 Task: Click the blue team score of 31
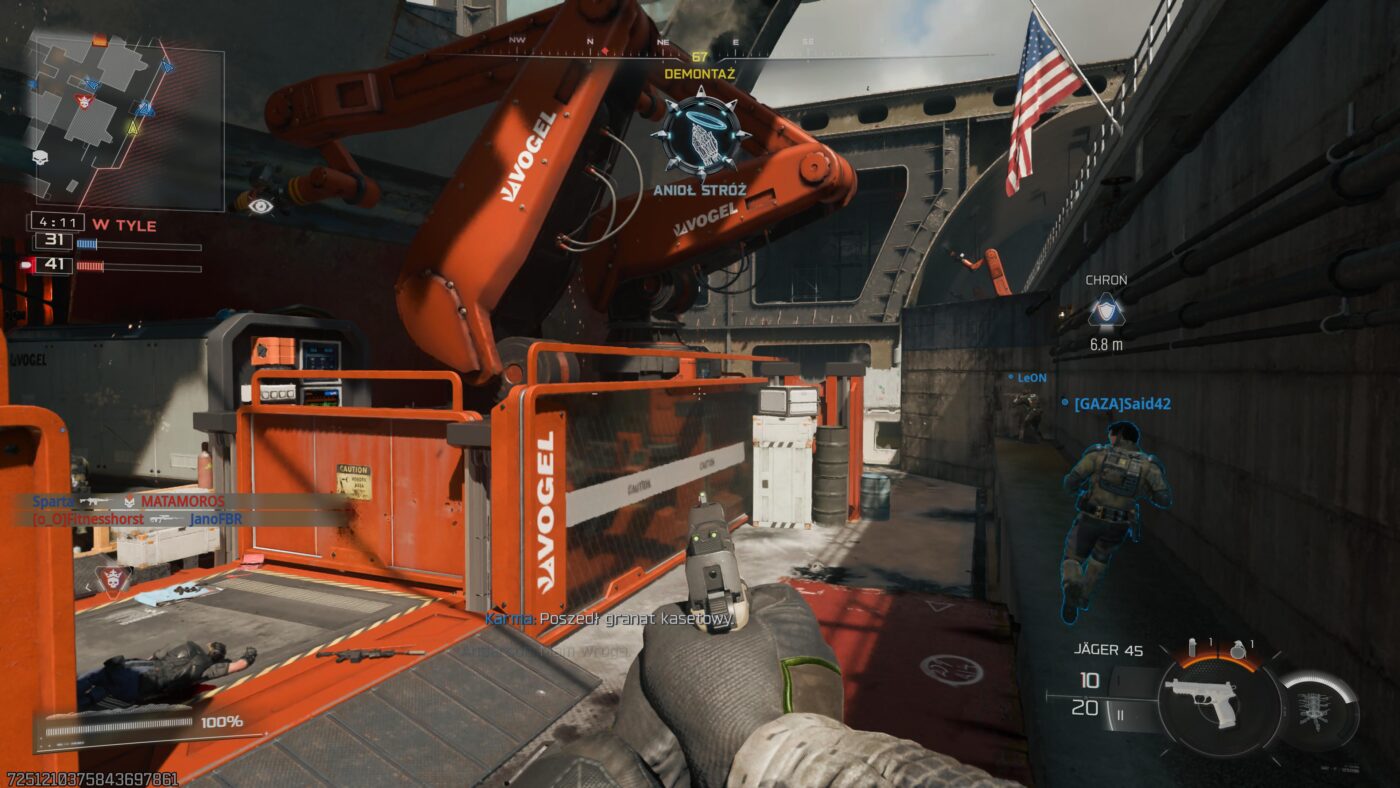click(x=53, y=243)
